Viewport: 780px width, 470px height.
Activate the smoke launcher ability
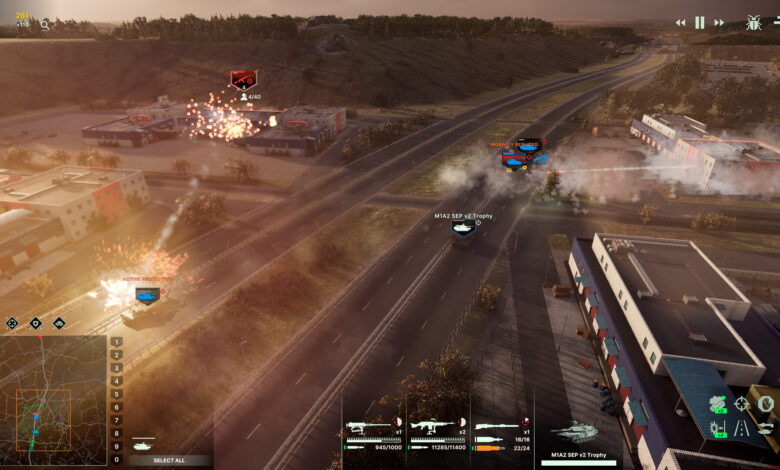coord(717,404)
